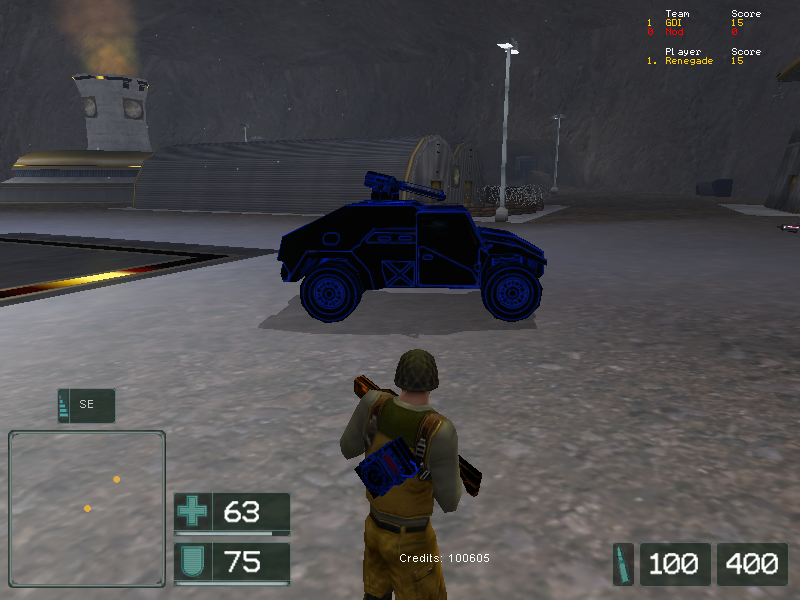
Task: Select the bullet weapon icon
Action: click(624, 563)
